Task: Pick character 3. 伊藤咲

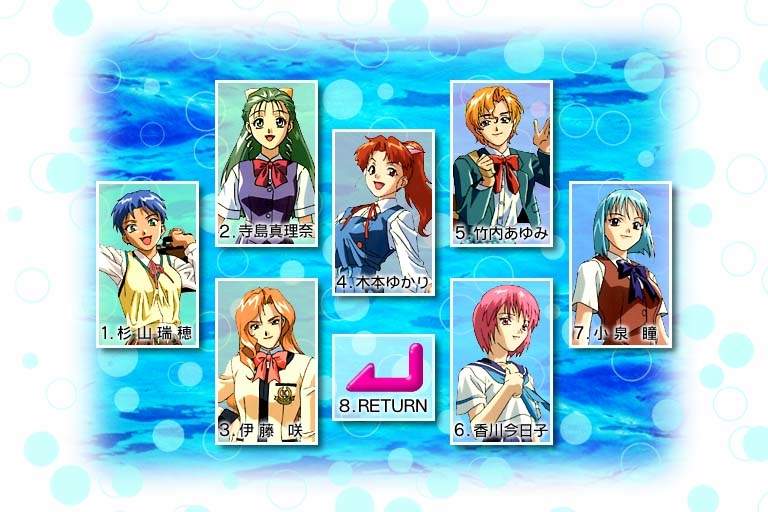Action: (x=266, y=361)
